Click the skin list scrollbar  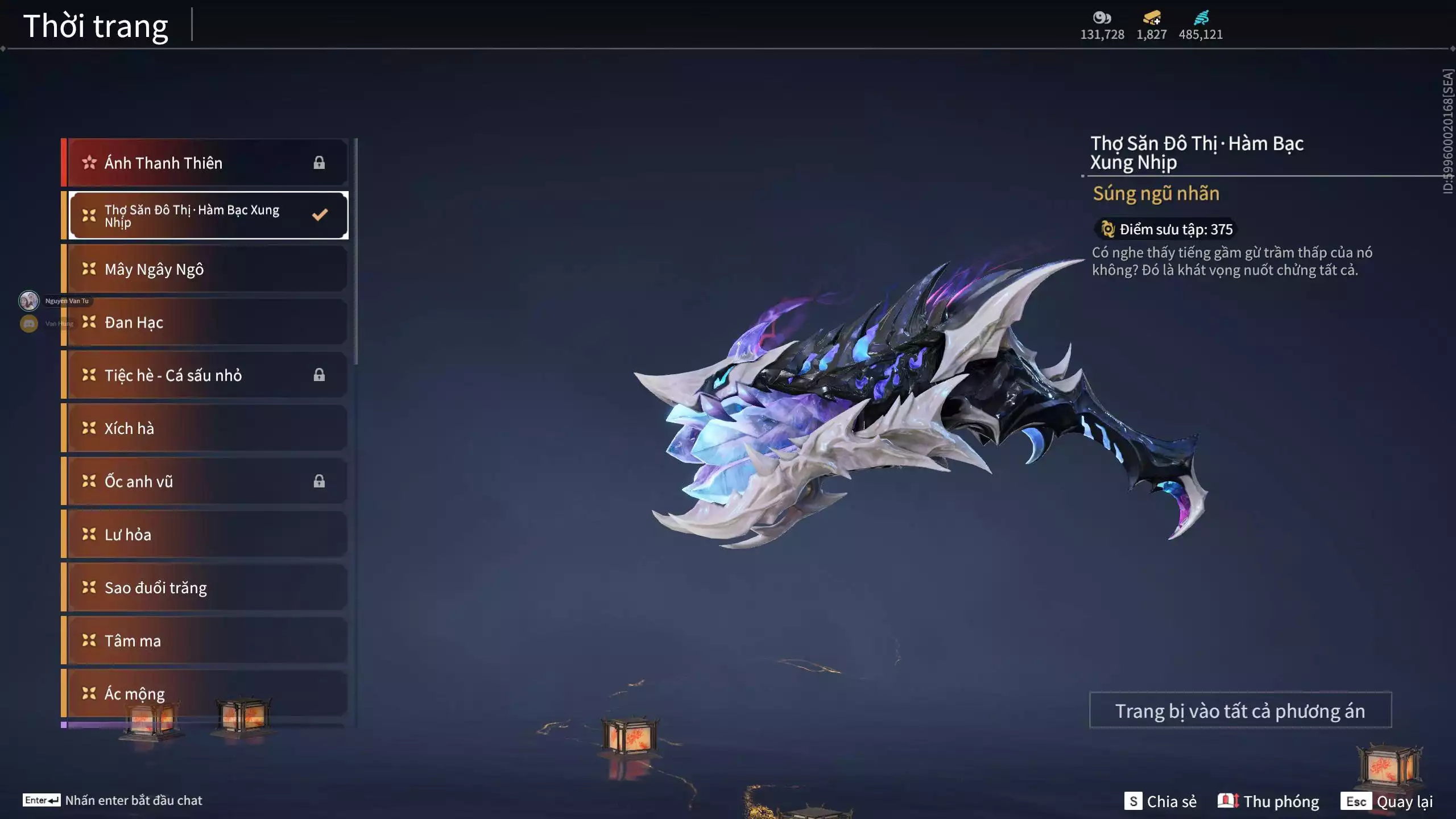coord(356,250)
